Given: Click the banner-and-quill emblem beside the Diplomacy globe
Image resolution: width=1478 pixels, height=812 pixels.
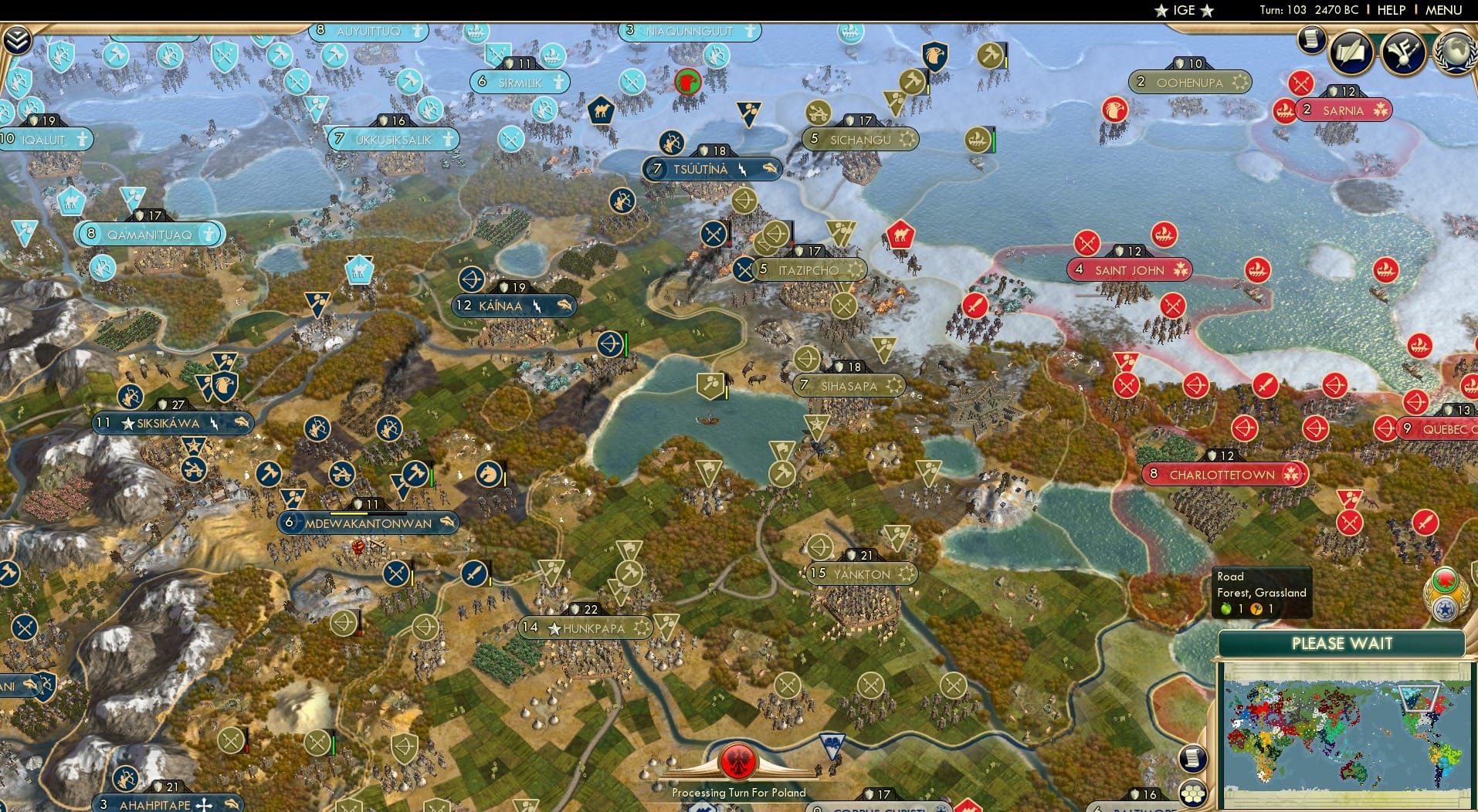Looking at the screenshot, I should click(1403, 52).
